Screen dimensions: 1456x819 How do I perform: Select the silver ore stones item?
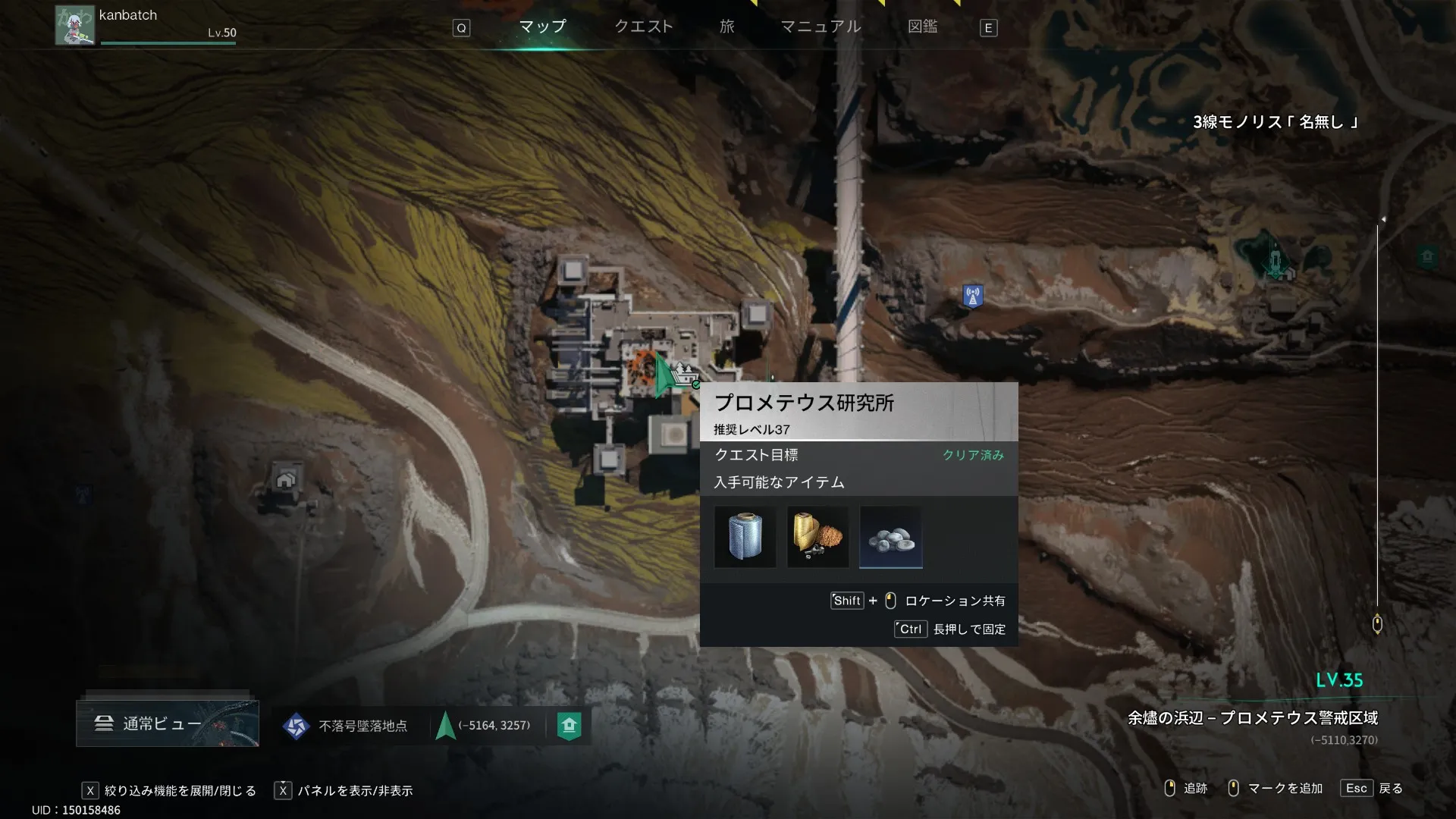pyautogui.click(x=890, y=537)
